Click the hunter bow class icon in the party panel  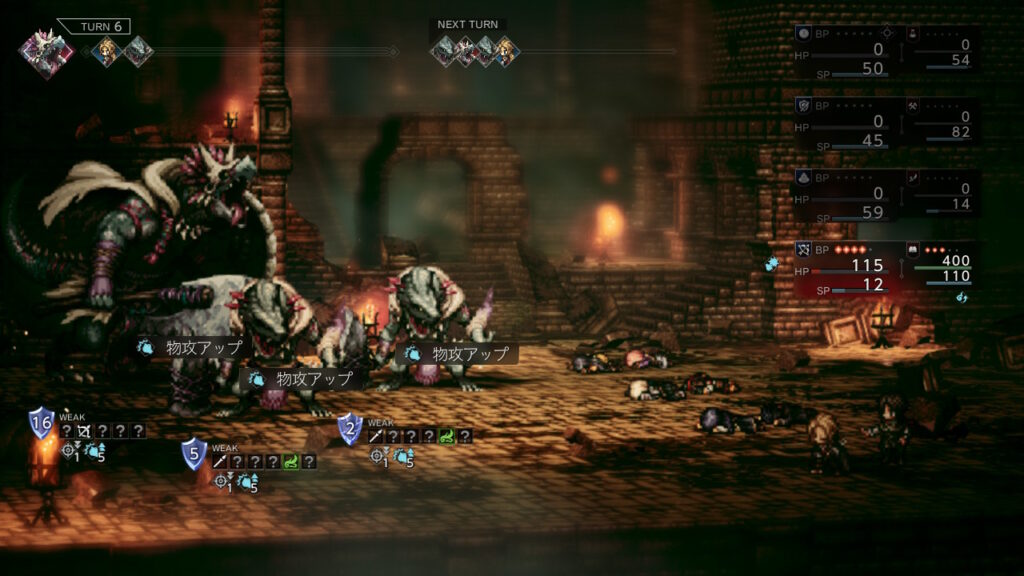802,248
